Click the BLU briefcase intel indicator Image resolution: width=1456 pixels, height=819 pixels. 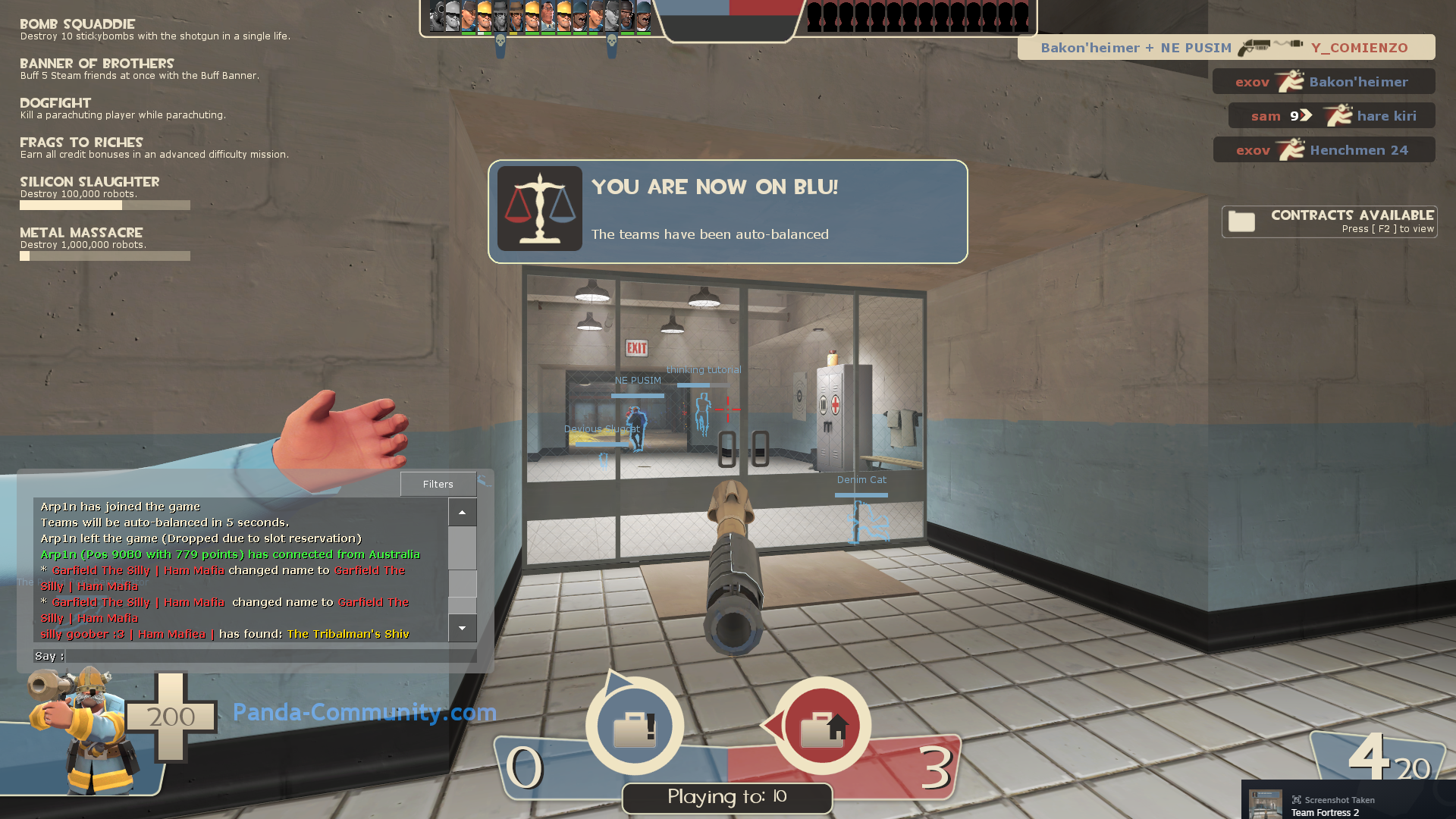tap(634, 726)
